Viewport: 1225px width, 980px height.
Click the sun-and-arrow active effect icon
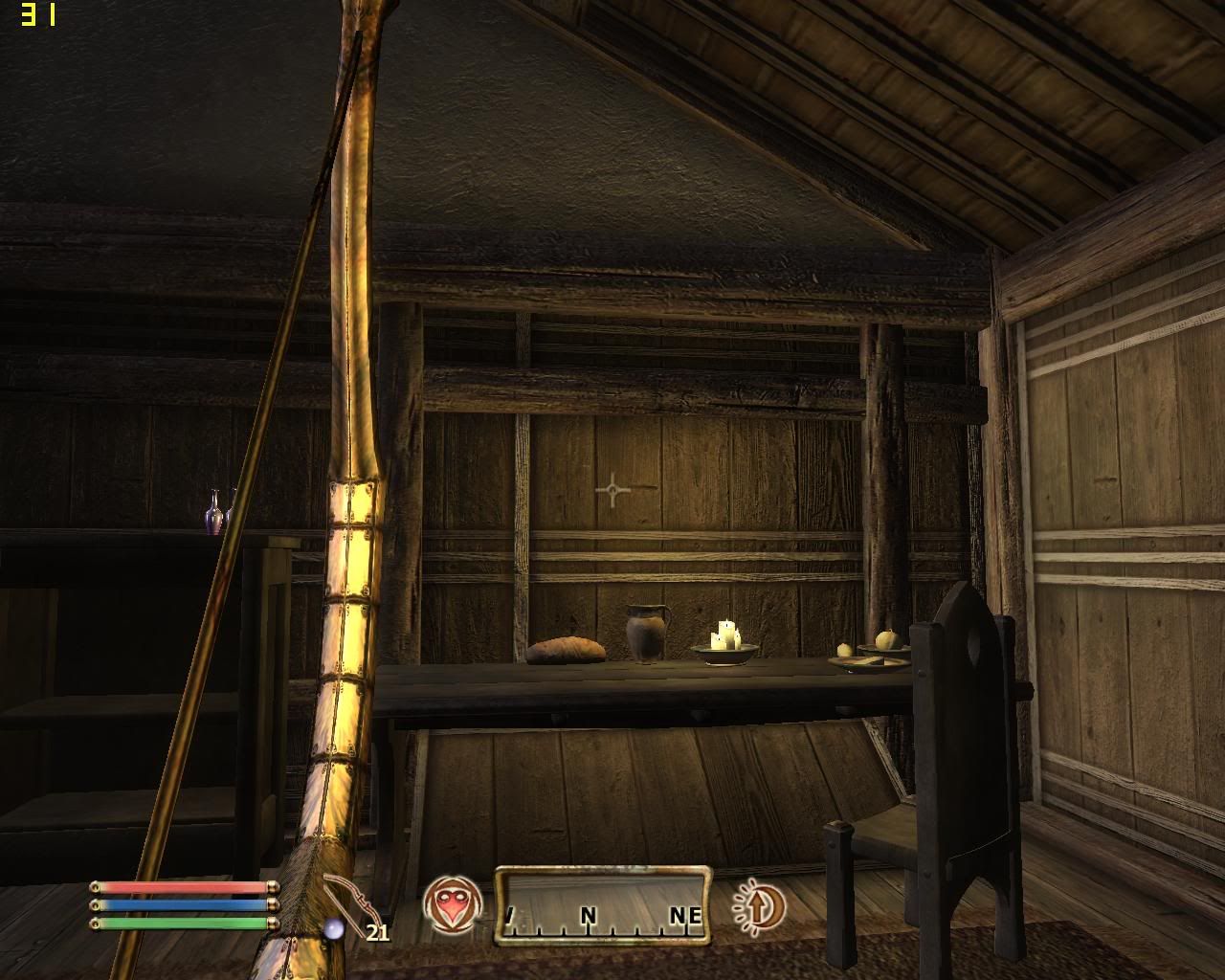(x=759, y=904)
